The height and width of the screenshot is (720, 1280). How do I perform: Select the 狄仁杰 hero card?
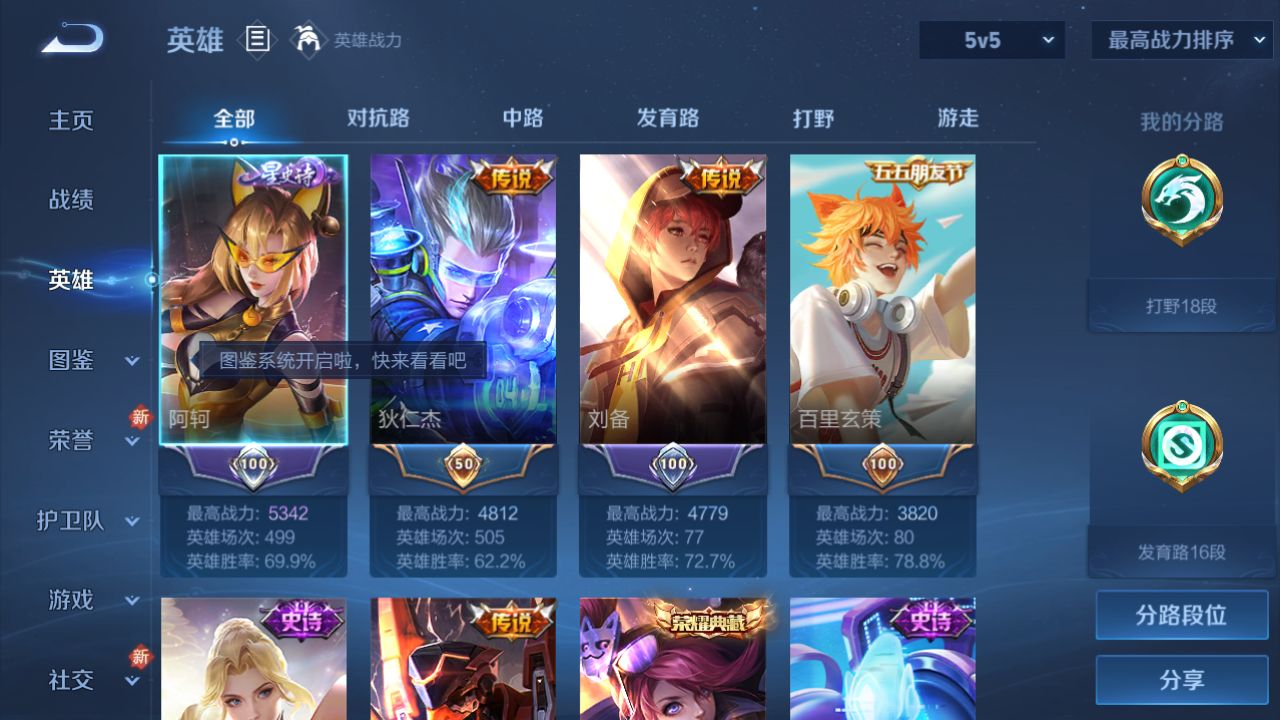463,300
